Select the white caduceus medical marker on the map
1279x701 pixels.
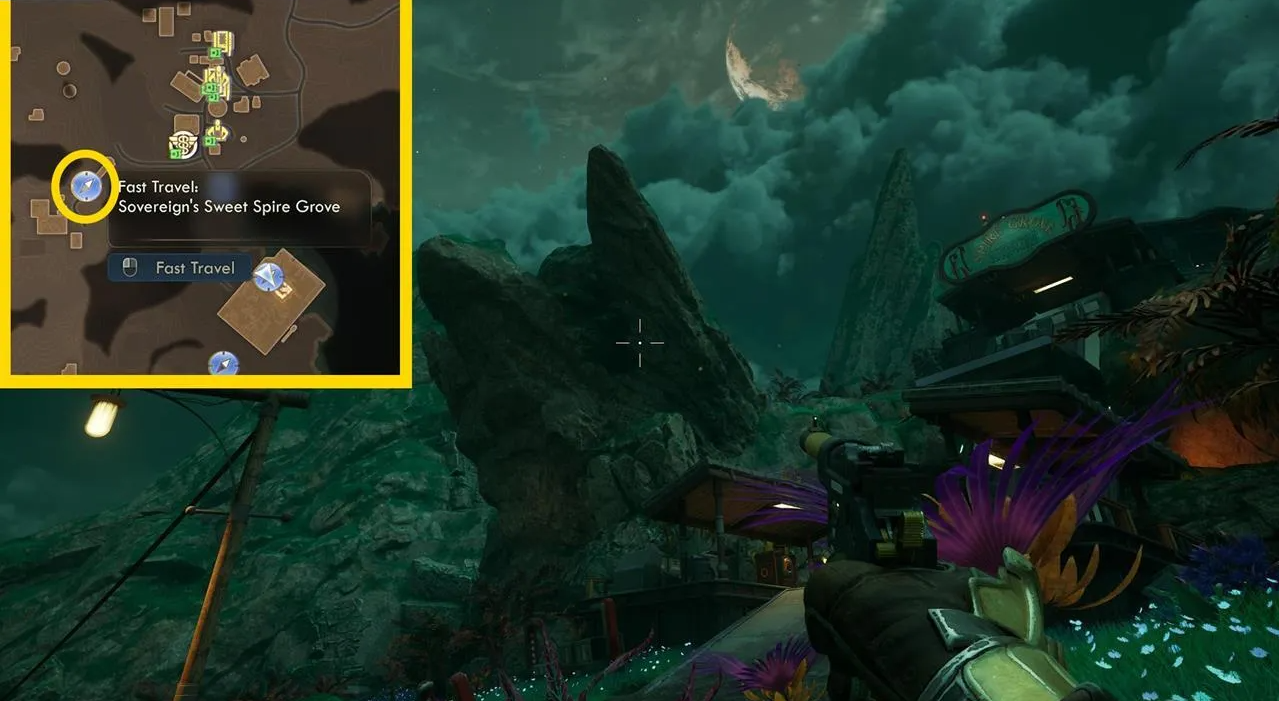pos(183,146)
